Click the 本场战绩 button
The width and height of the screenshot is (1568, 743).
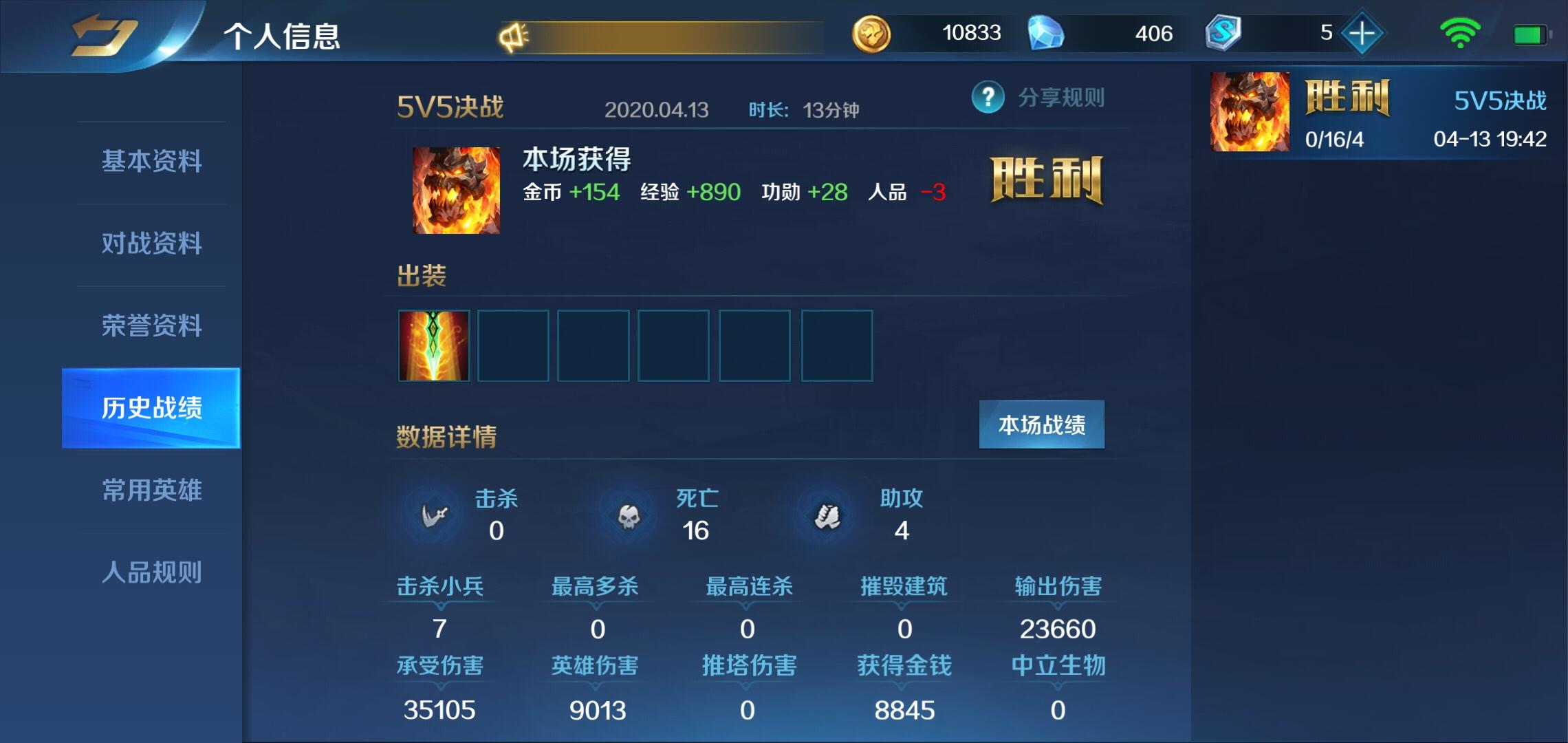1042,424
